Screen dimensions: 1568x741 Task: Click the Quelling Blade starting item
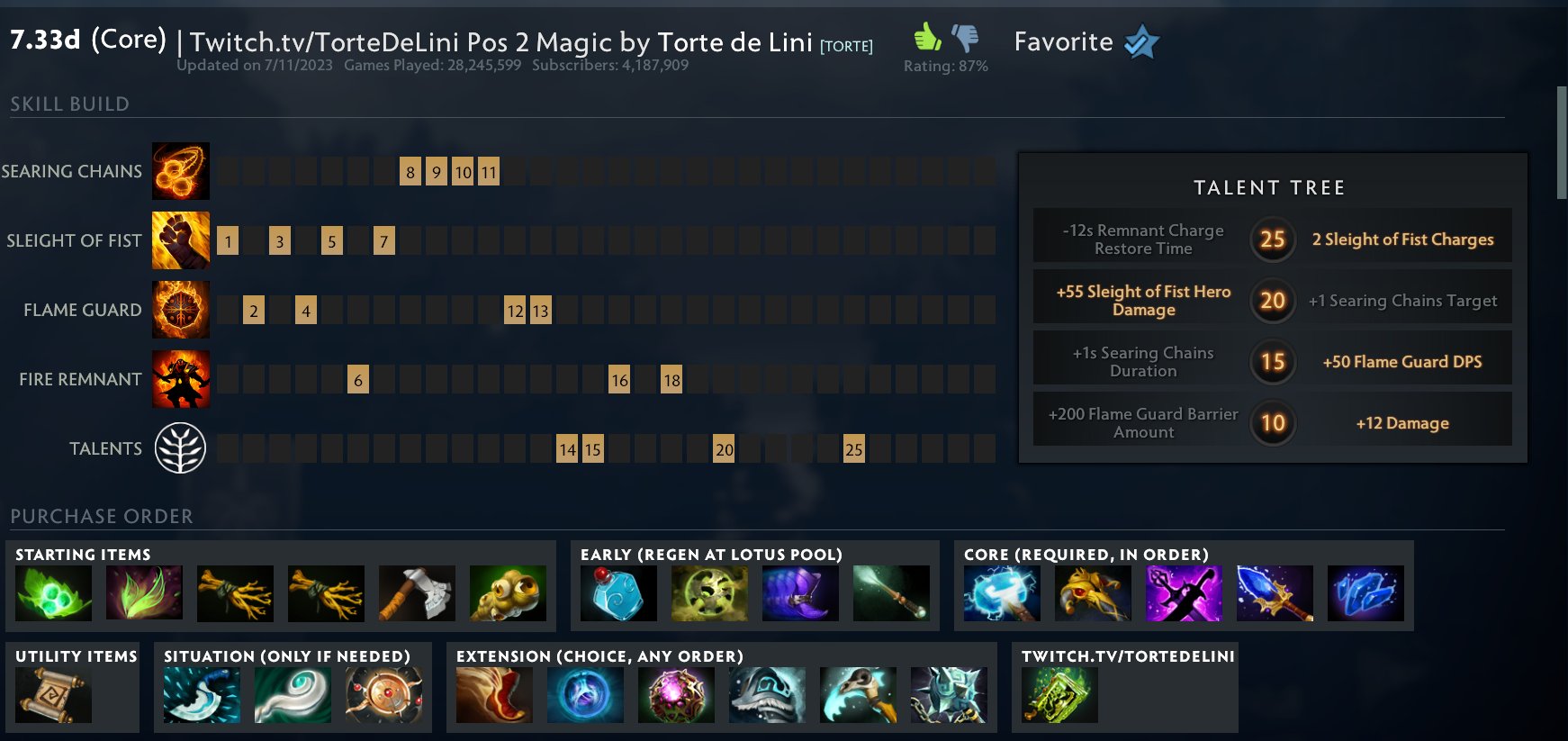coord(416,592)
